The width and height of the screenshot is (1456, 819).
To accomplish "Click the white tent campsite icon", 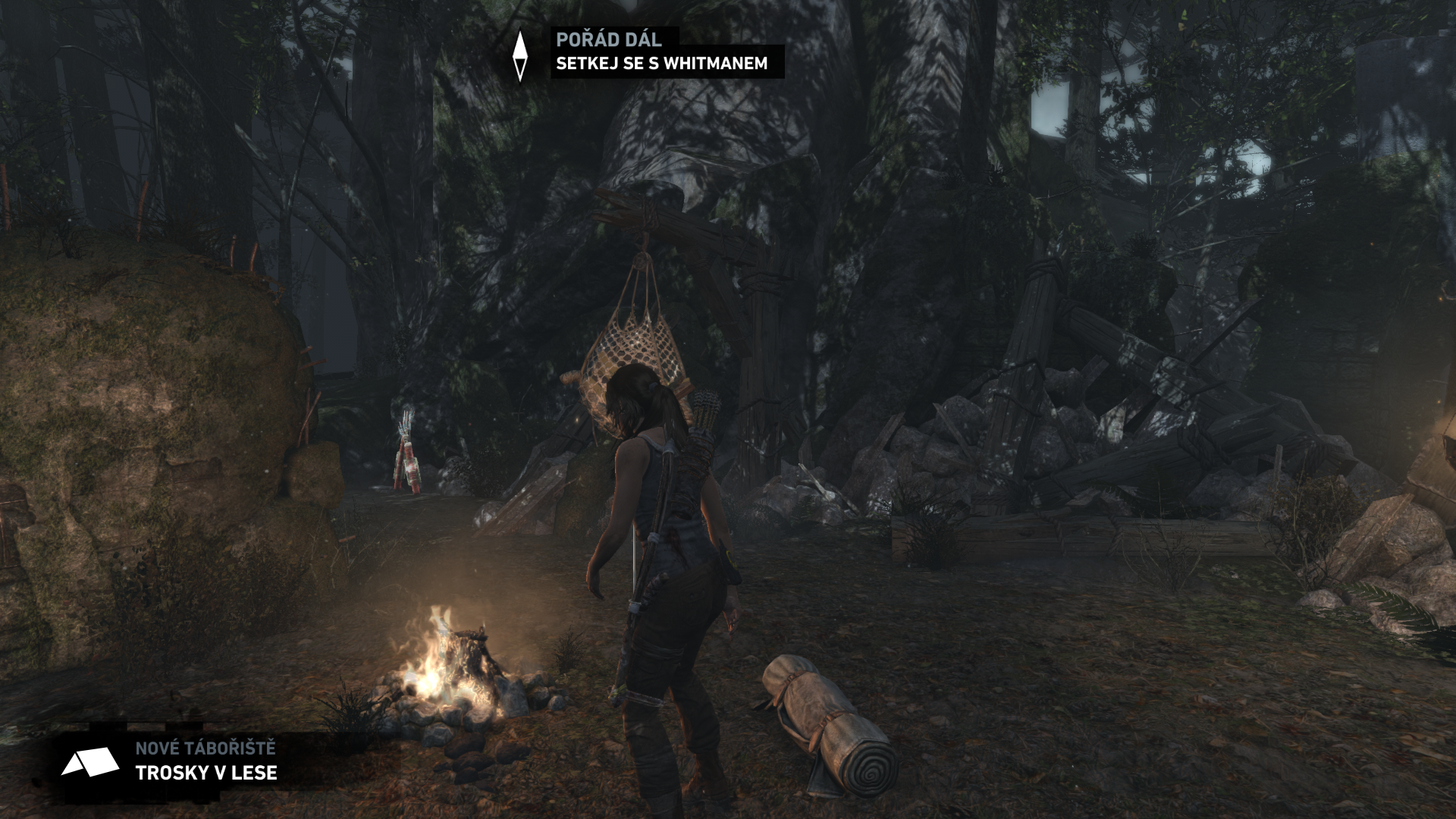I will (x=89, y=761).
